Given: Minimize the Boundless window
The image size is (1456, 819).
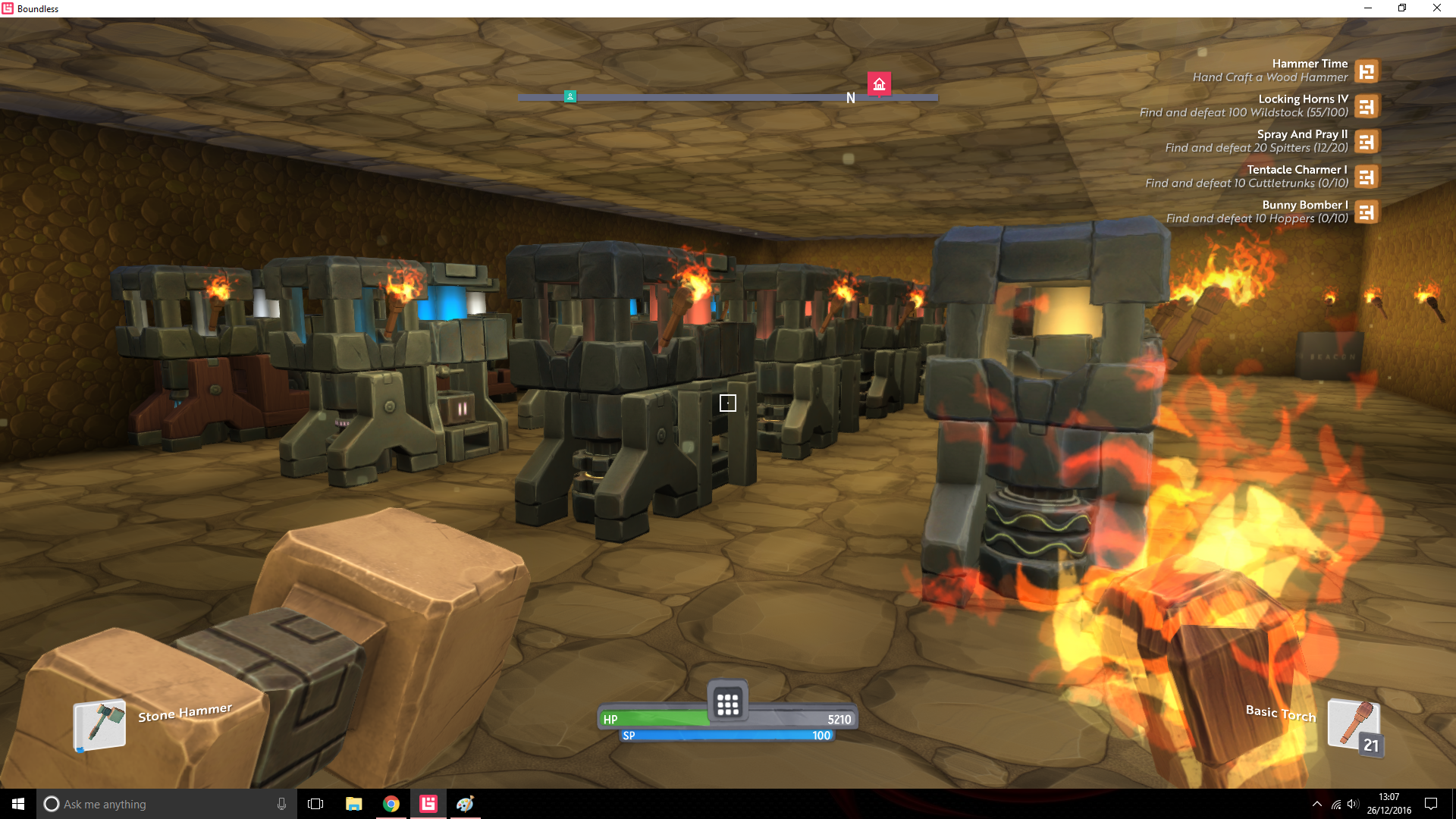Looking at the screenshot, I should (x=1368, y=8).
